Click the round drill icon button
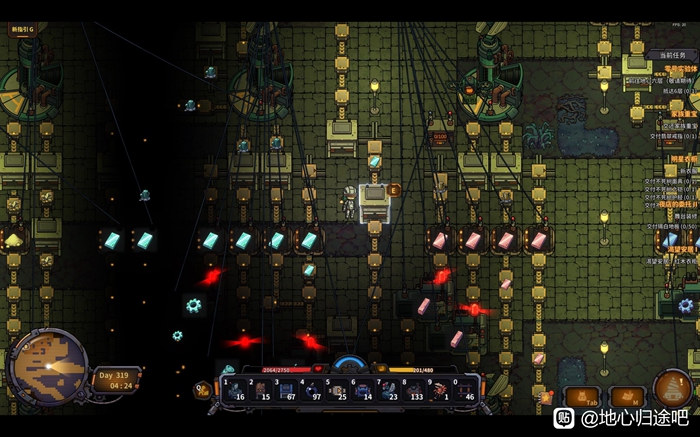The height and width of the screenshot is (437, 700). [672, 389]
